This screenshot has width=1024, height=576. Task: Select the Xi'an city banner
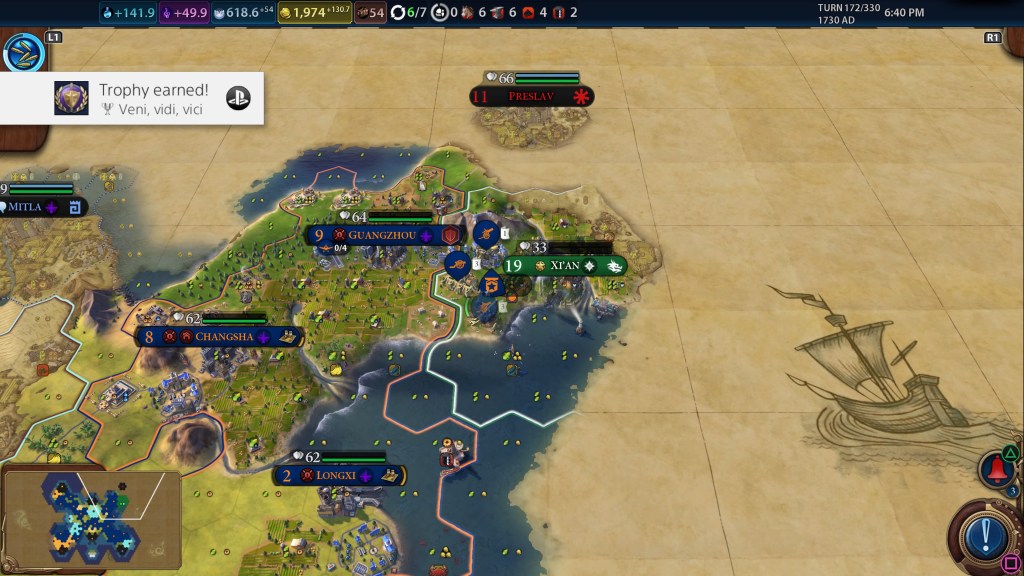tap(563, 266)
